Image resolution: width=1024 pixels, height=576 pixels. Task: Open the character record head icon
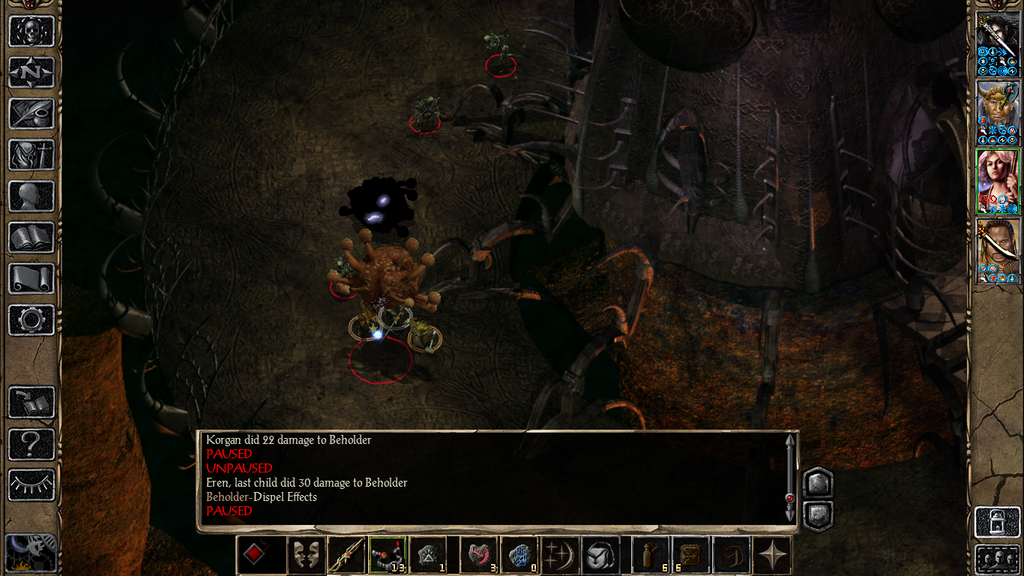point(31,196)
